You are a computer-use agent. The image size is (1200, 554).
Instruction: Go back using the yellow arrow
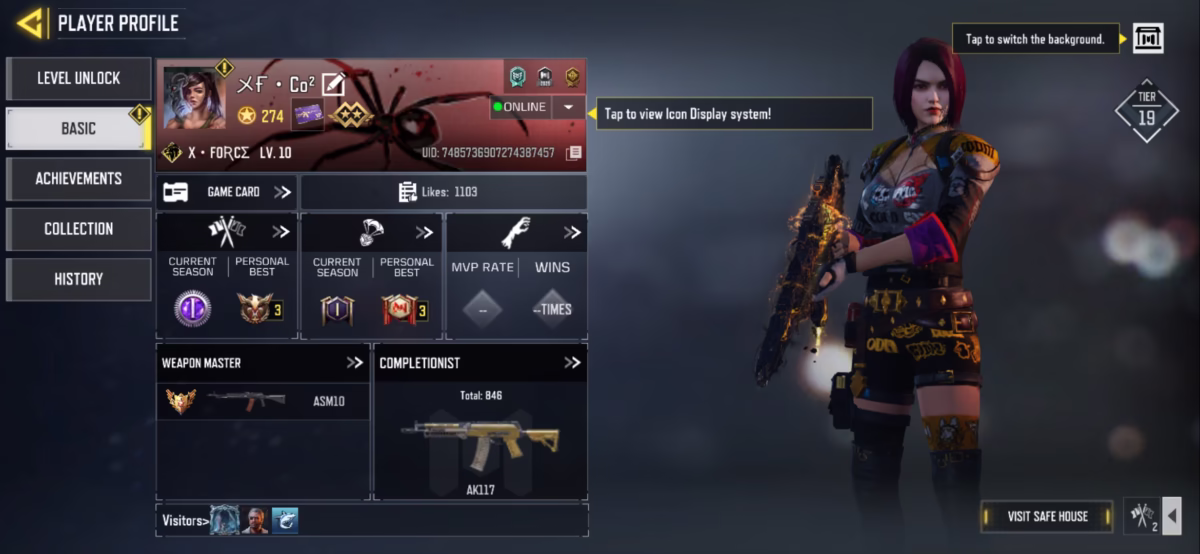[x=30, y=22]
